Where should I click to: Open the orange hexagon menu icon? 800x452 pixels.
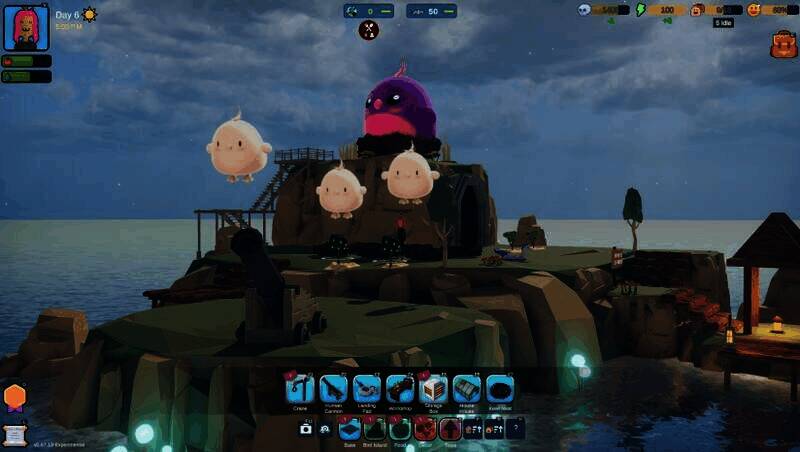[x=15, y=397]
